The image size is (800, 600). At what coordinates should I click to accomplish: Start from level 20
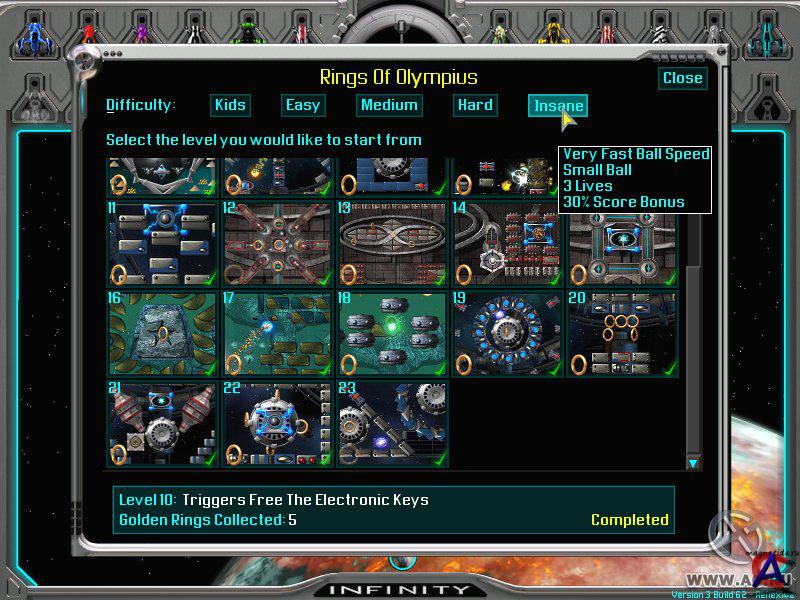620,334
